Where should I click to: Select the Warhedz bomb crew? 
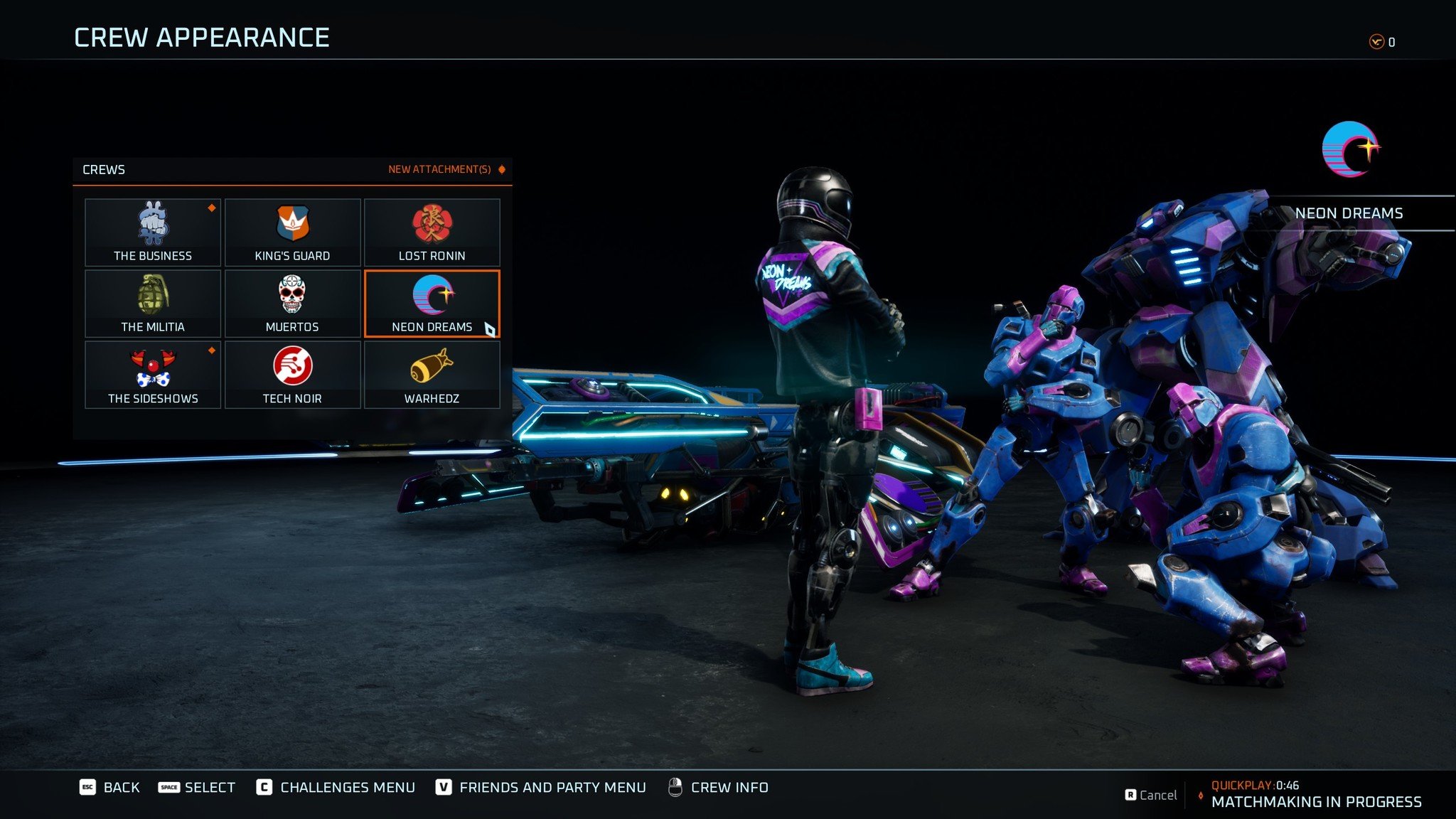(x=432, y=375)
